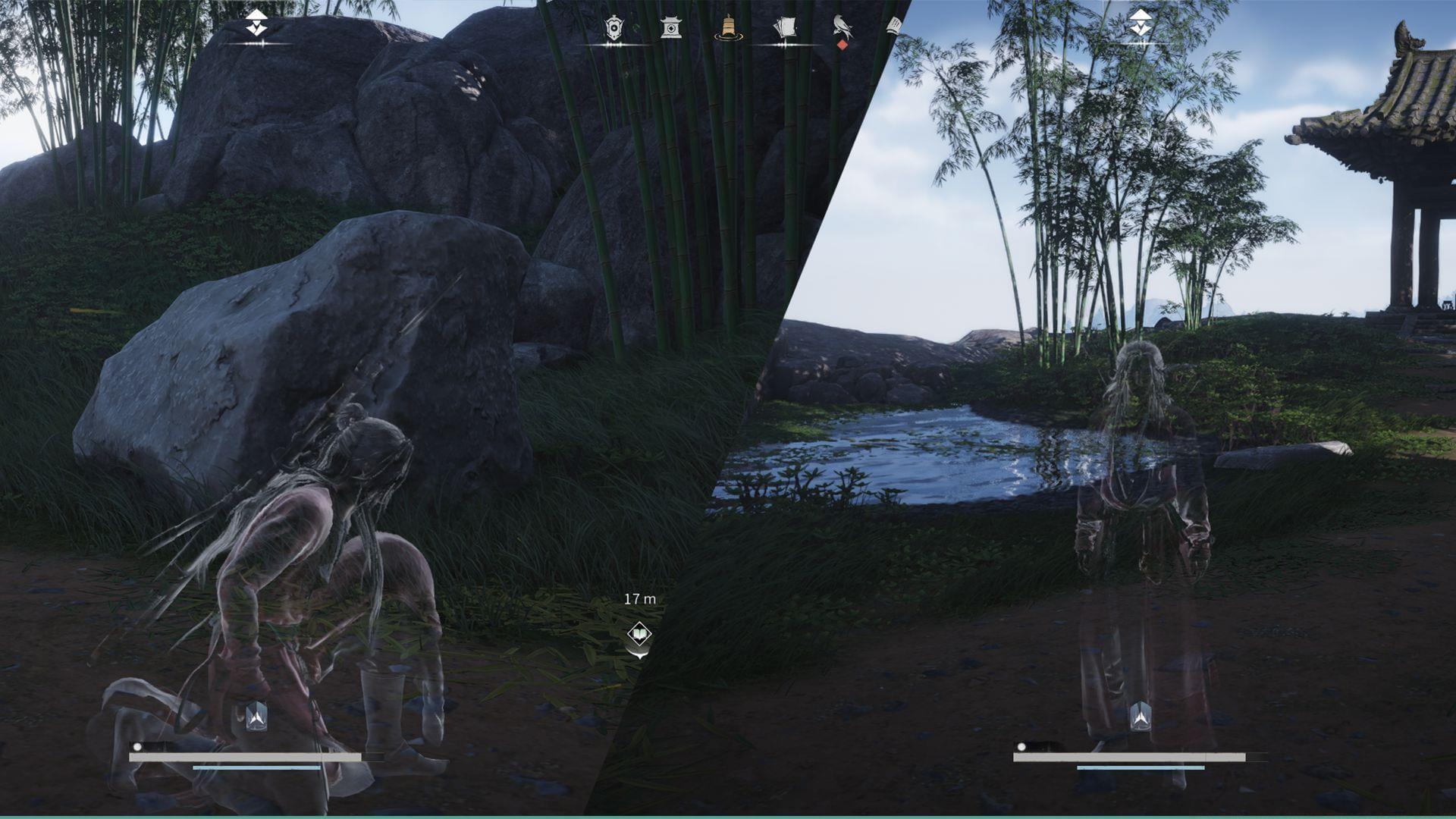Screen dimensions: 1456x819
Task: Click the rolled scroll compass marker
Action: pos(895,27)
